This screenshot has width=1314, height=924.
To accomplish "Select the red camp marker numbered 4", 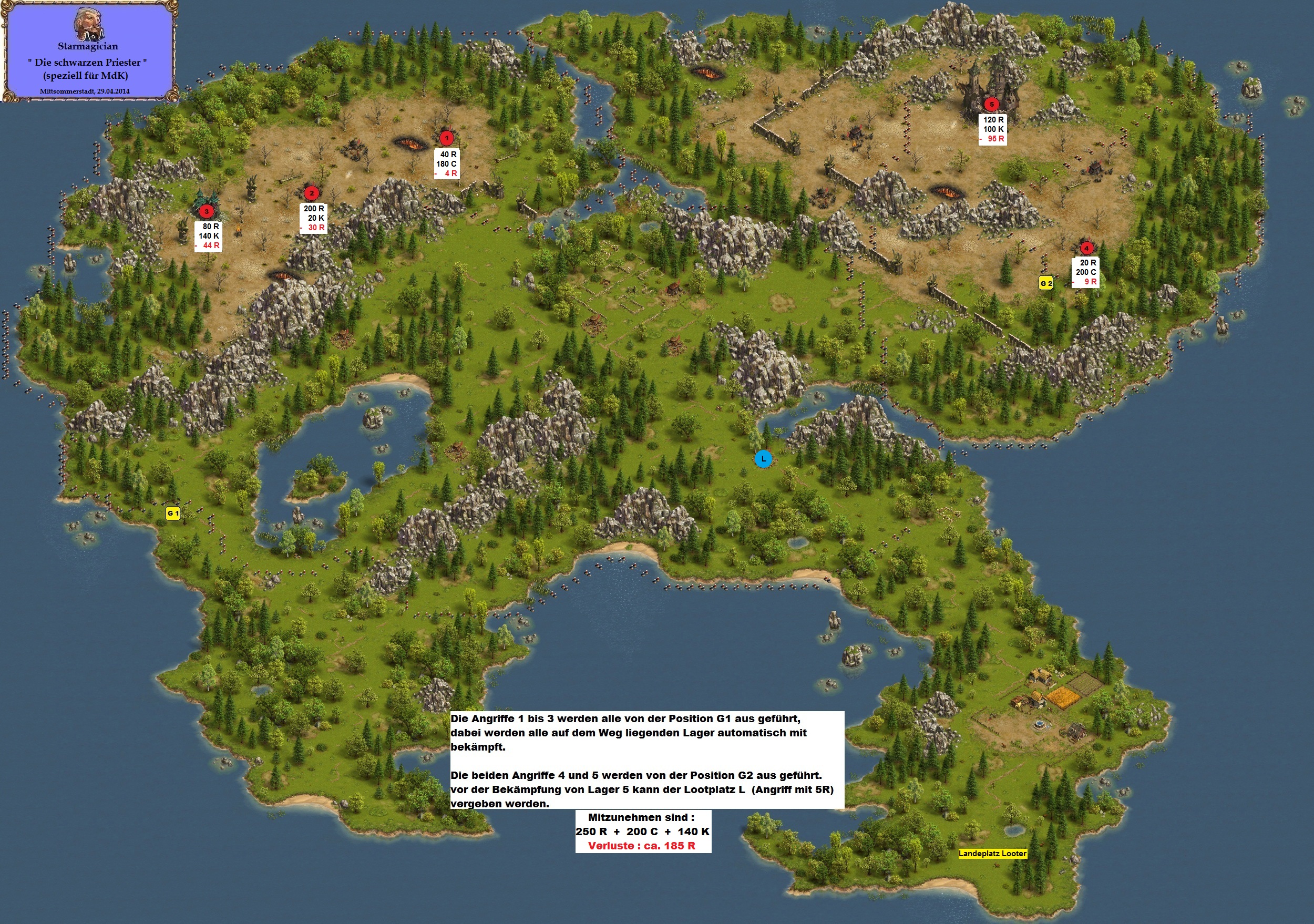I will pyautogui.click(x=1086, y=248).
